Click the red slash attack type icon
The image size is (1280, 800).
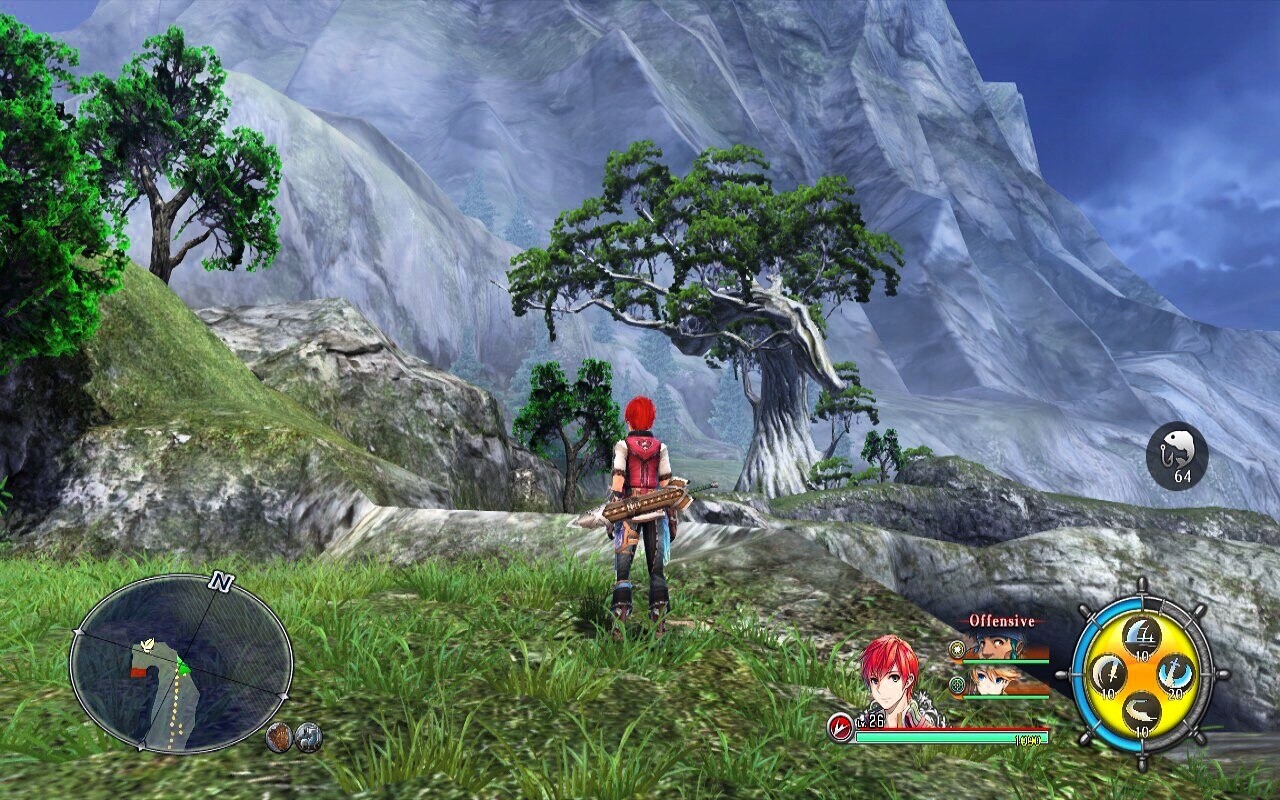[x=840, y=729]
